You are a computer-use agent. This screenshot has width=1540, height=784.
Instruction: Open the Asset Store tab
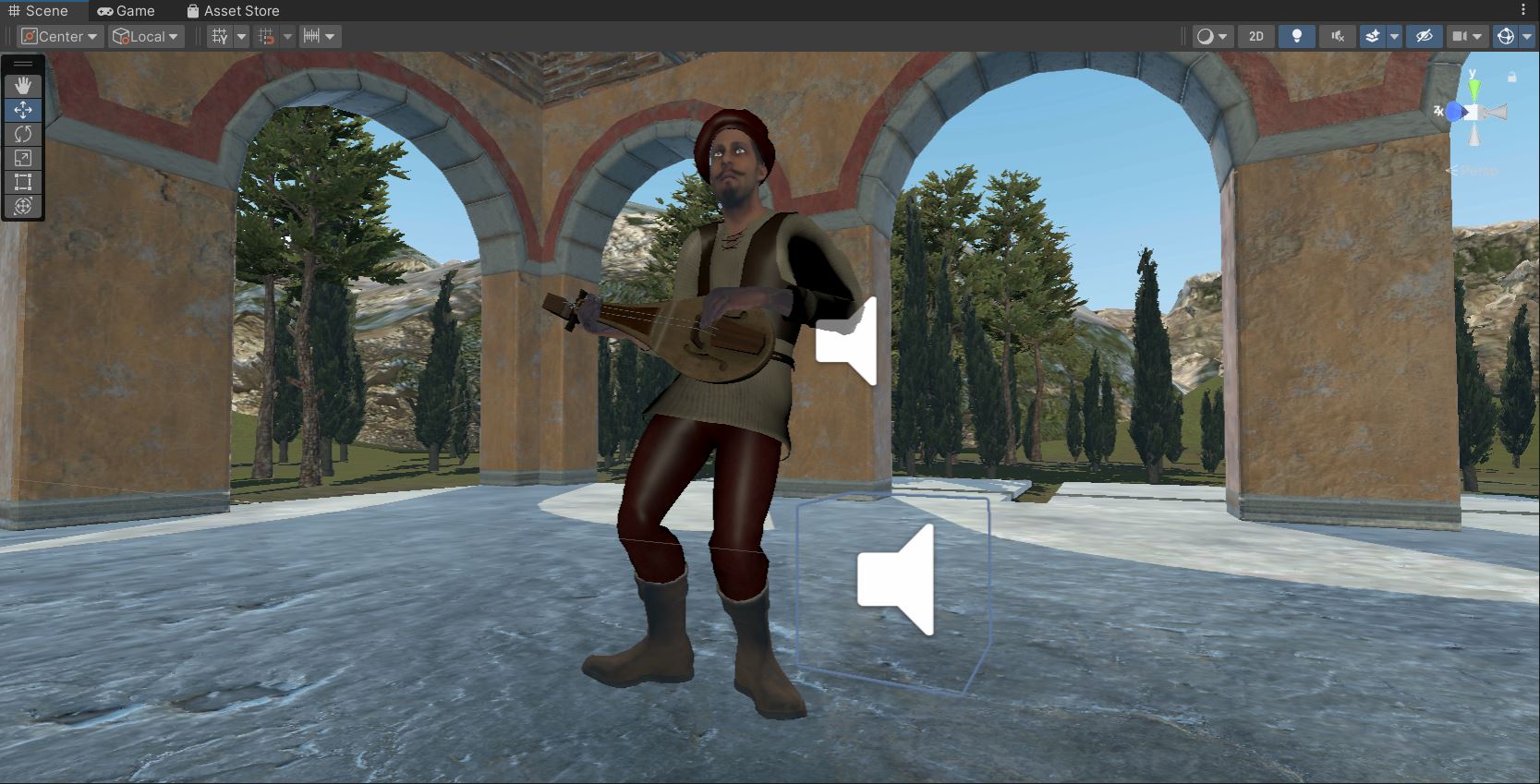[233, 10]
